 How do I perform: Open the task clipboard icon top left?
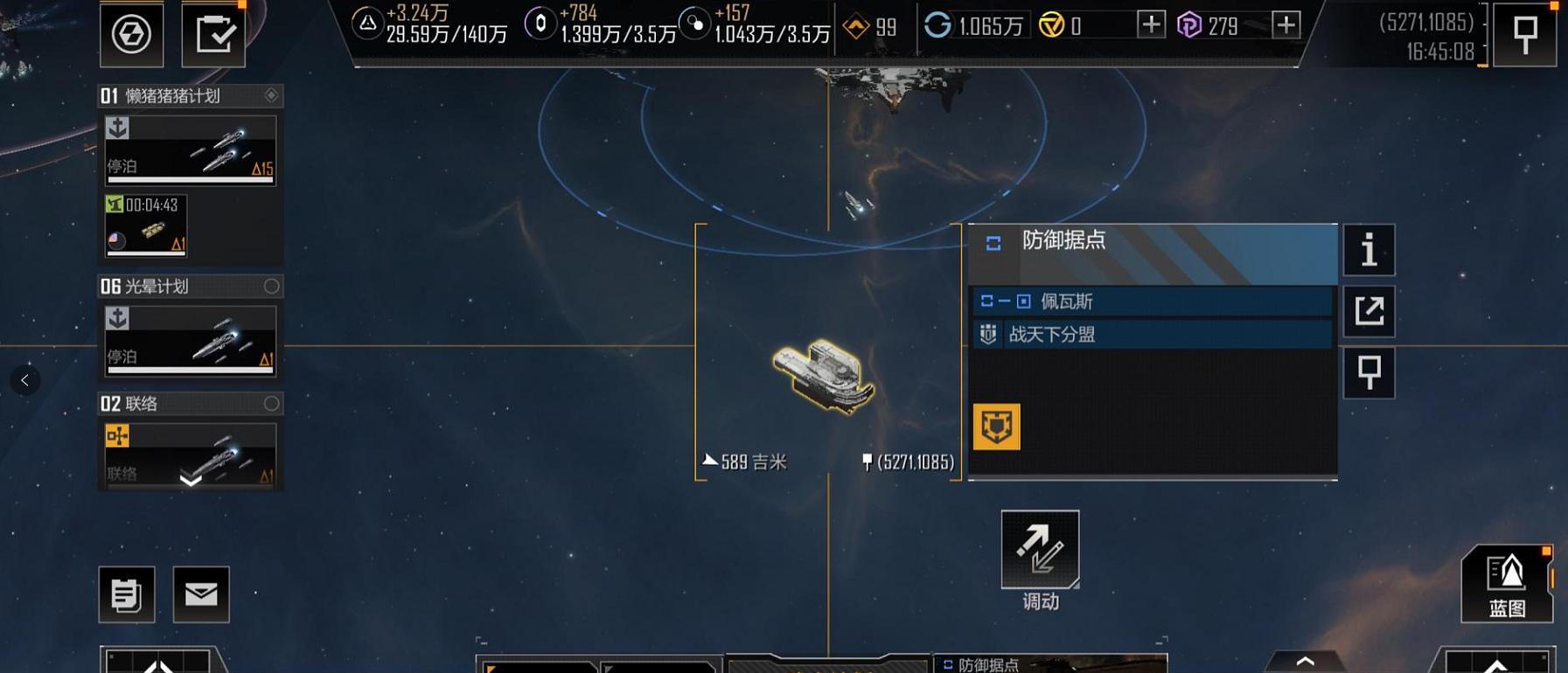click(x=213, y=33)
